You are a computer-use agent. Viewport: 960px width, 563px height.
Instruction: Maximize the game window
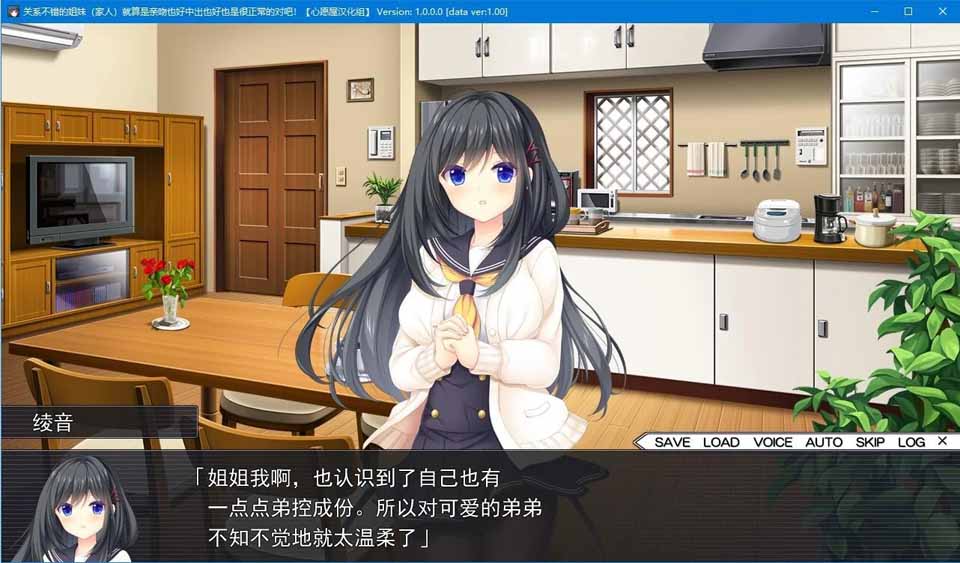coord(908,11)
